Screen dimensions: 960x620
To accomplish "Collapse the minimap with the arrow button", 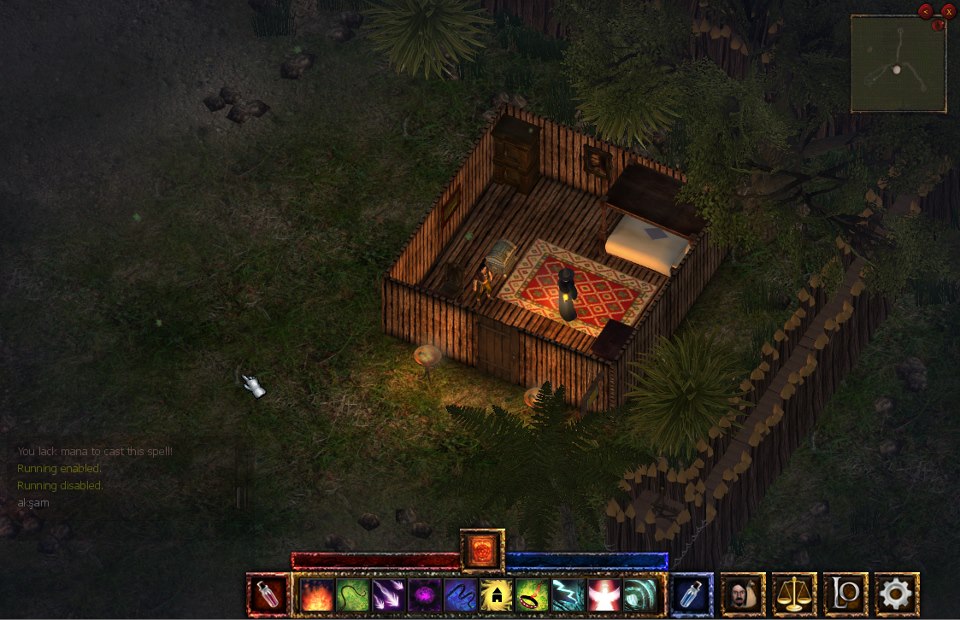I will click(925, 11).
